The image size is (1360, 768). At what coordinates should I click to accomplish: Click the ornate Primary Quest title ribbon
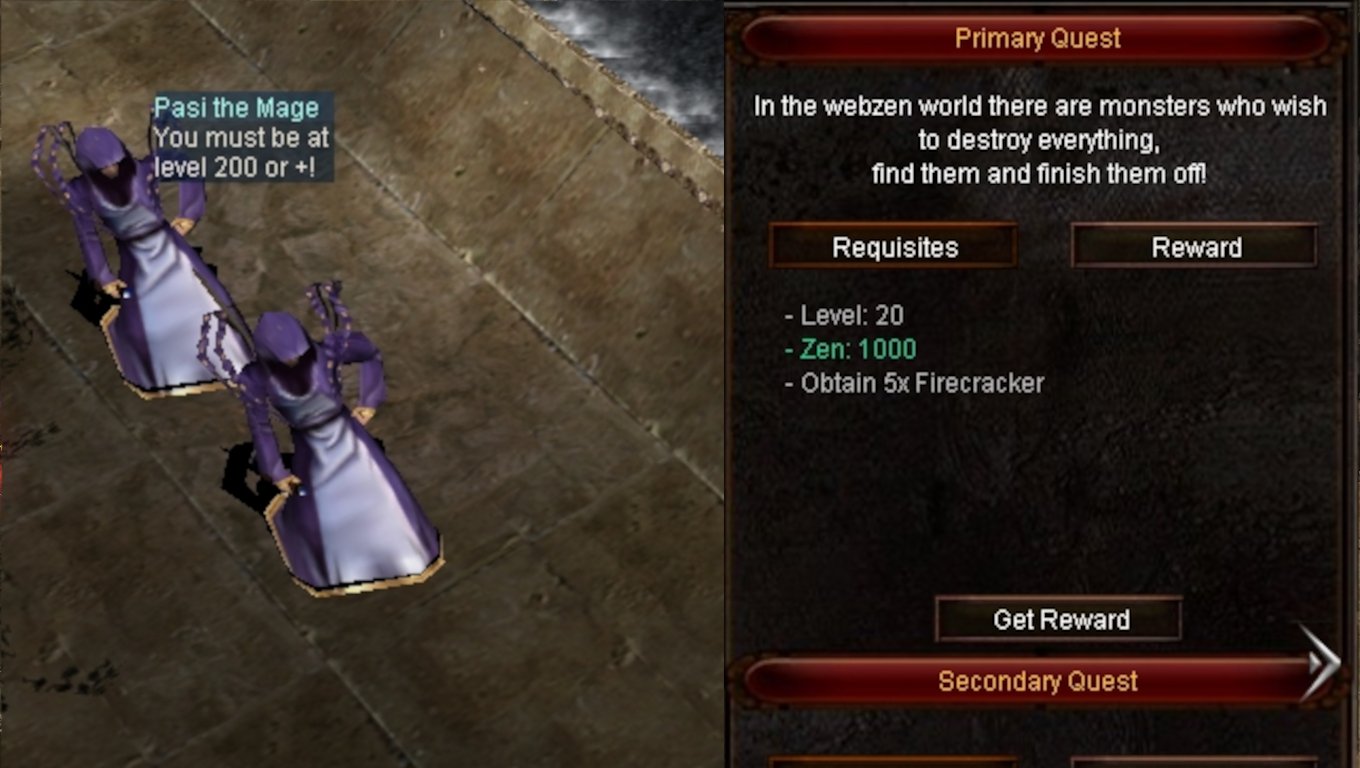[x=1040, y=37]
